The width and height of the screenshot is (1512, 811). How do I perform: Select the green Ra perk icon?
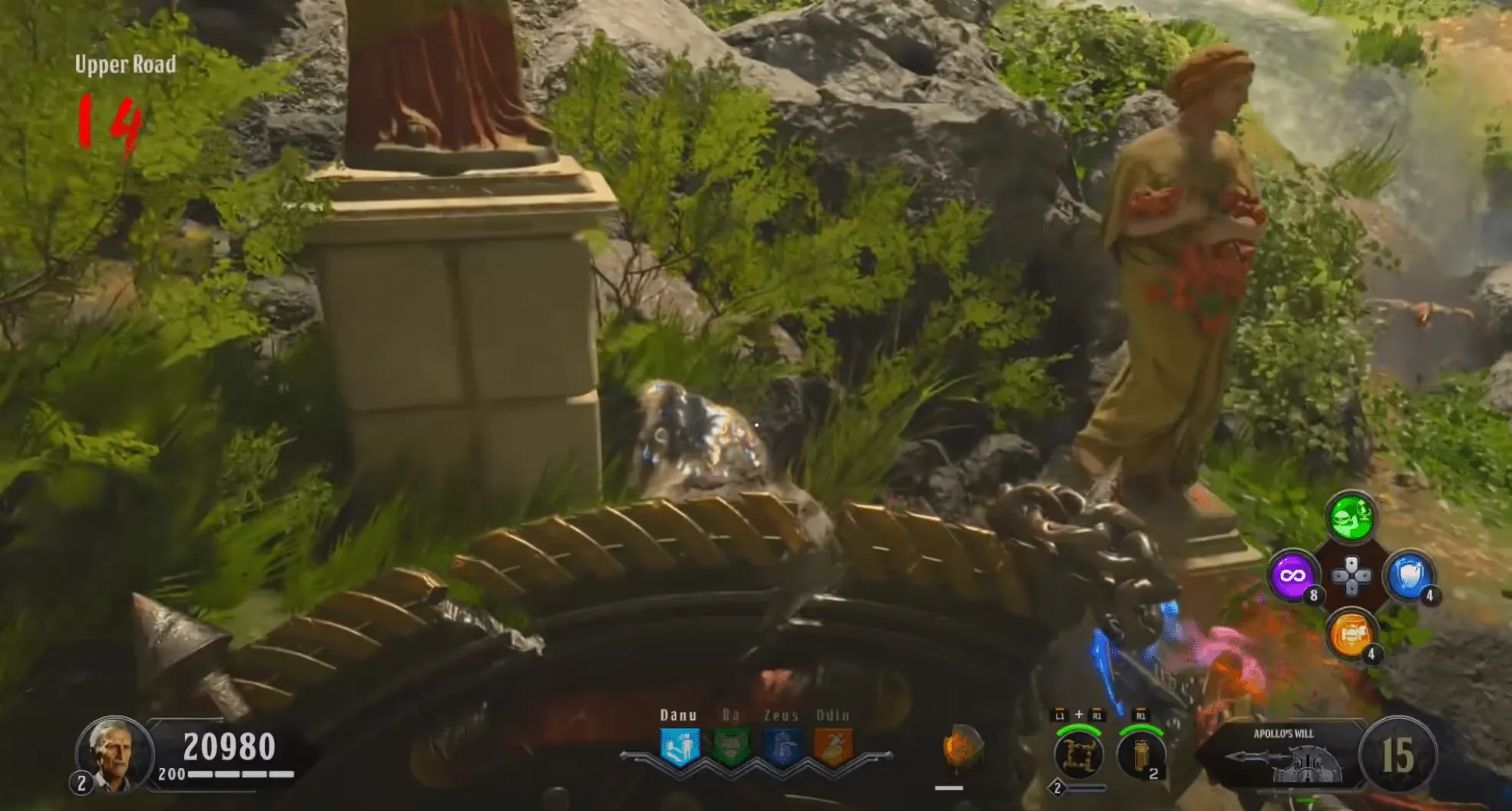pyautogui.click(x=730, y=747)
